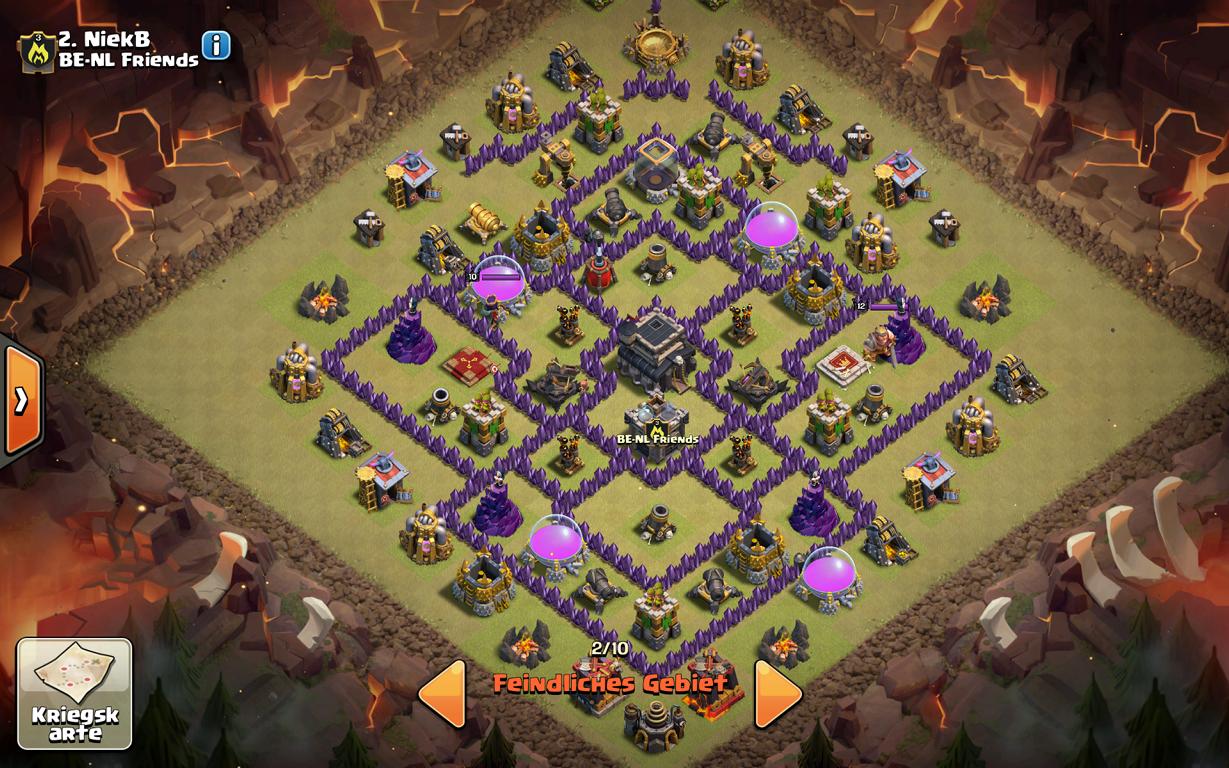Screen dimensions: 1229x768
Task: Go to the previous enemy base
Action: (442, 693)
